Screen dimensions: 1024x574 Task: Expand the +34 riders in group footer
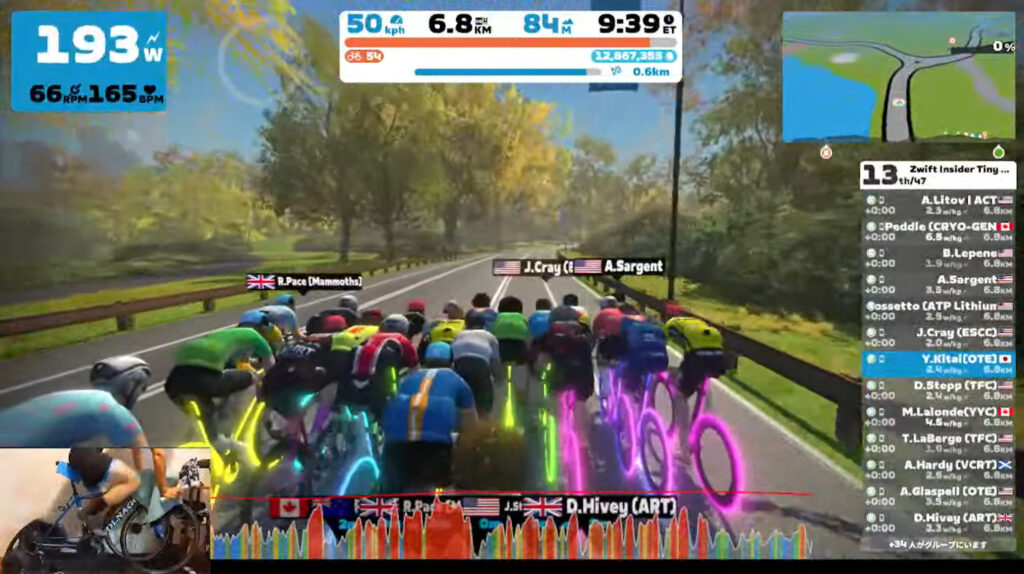coord(938,545)
